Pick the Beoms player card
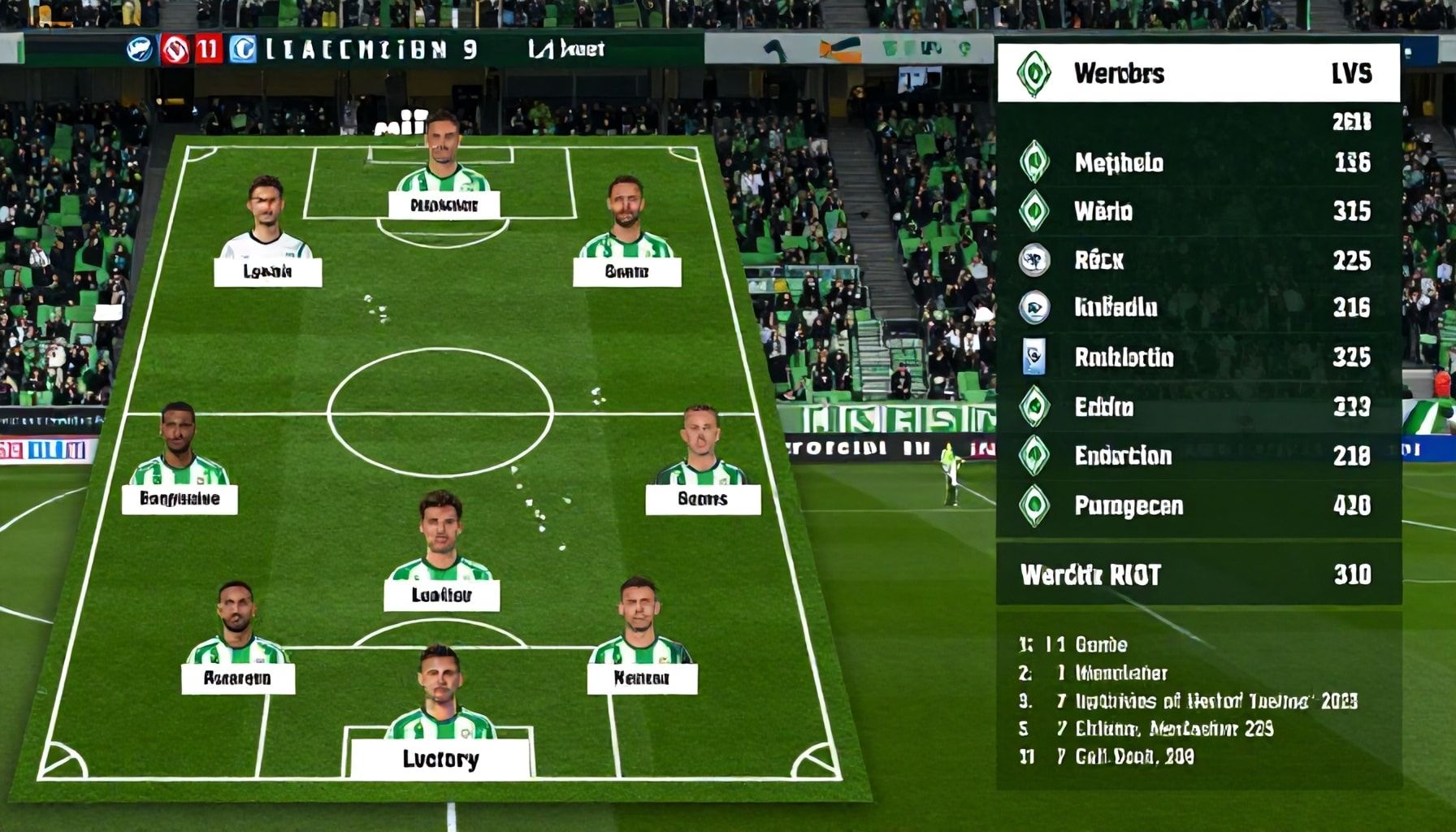Screen dimensions: 1456x832 [703, 498]
